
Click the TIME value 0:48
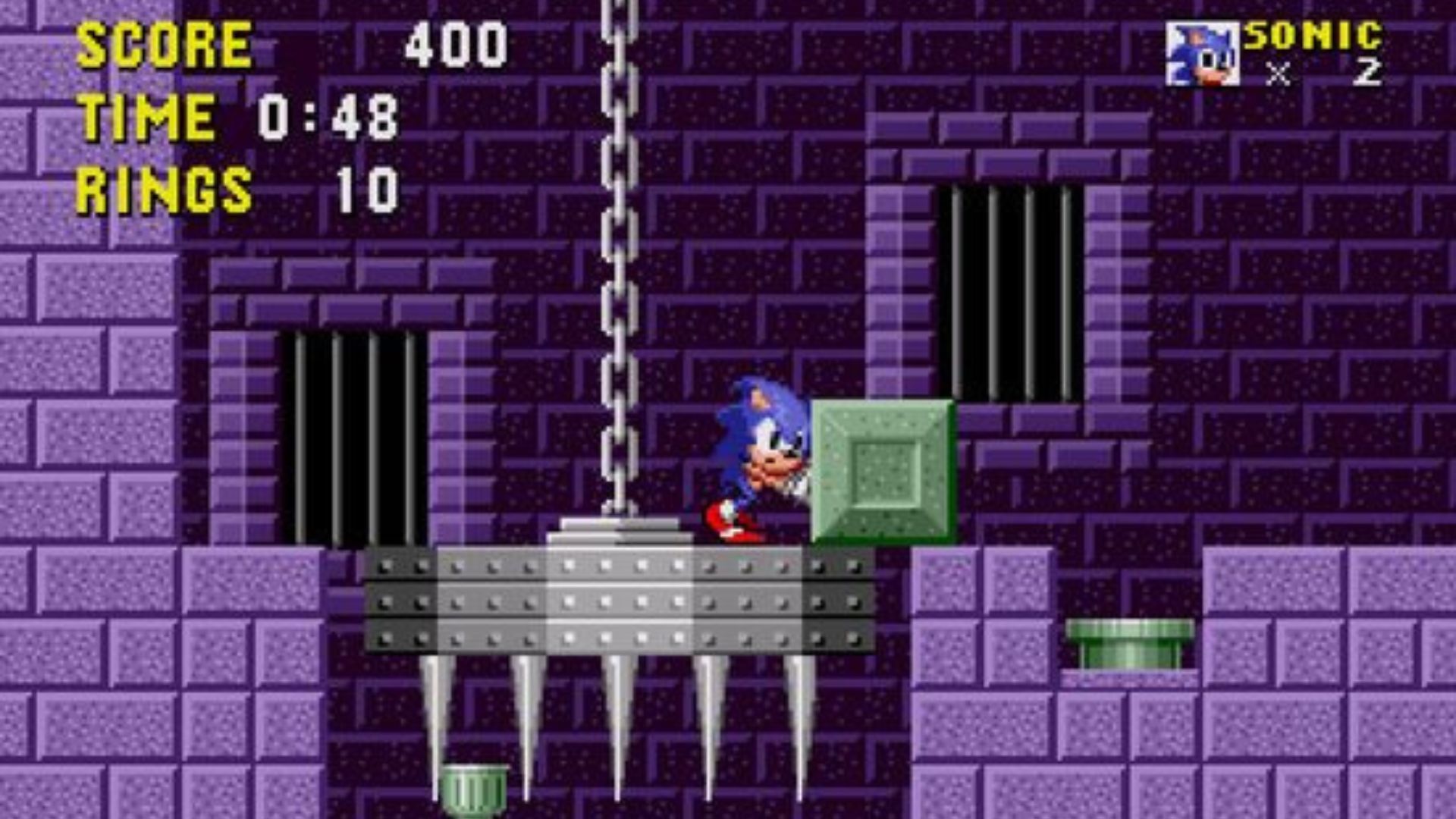(x=330, y=114)
